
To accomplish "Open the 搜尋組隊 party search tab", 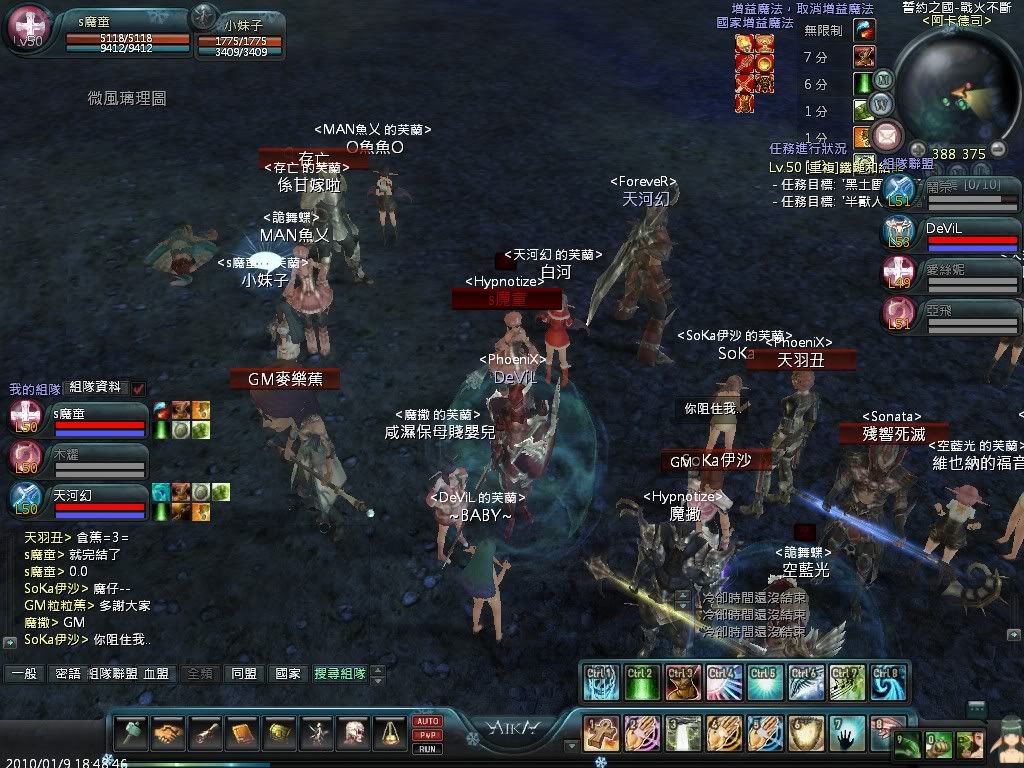I will pyautogui.click(x=339, y=674).
